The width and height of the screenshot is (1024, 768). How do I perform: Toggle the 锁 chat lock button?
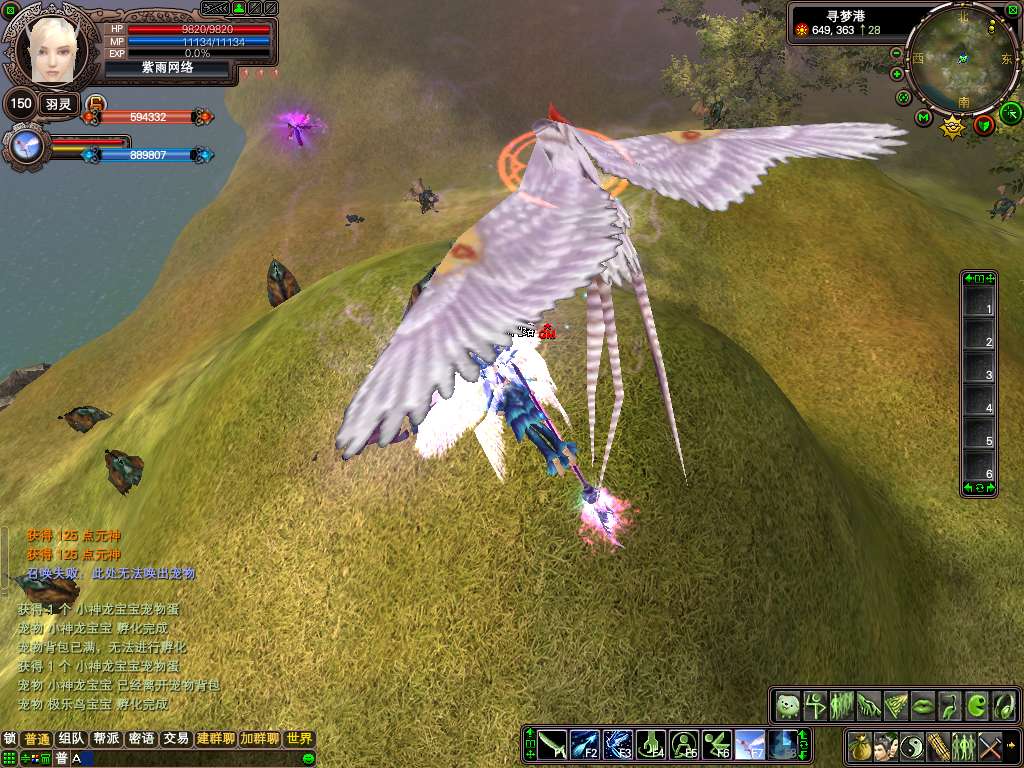click(x=10, y=739)
